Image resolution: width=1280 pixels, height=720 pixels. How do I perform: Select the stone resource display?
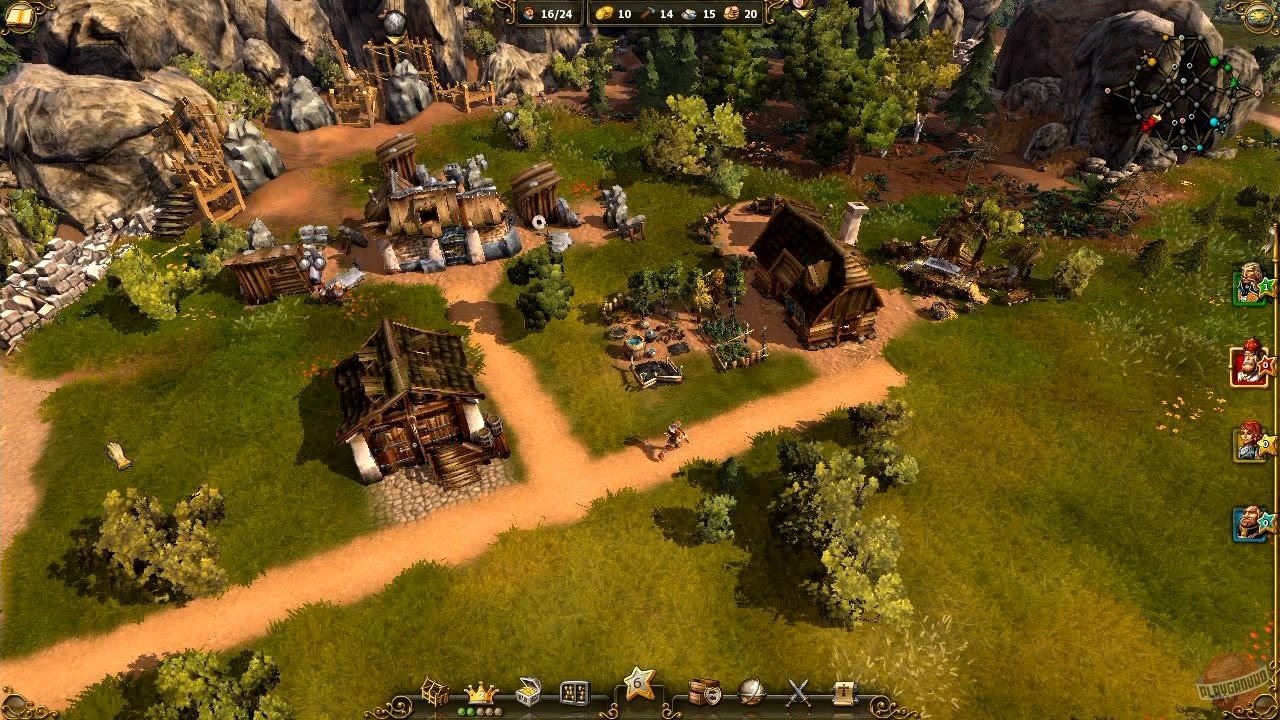(x=697, y=14)
